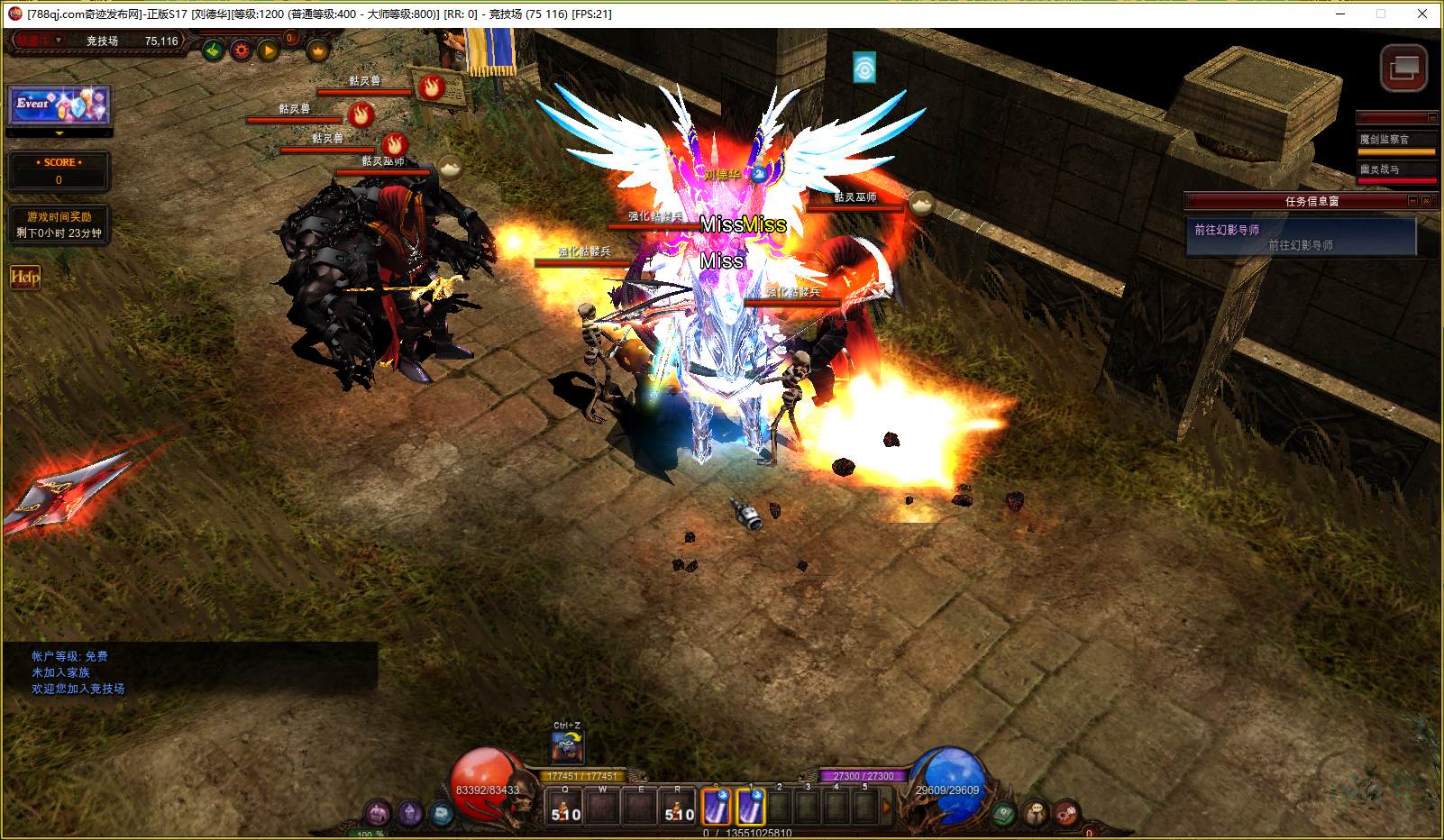Image resolution: width=1444 pixels, height=840 pixels.
Task: Expand the arrow below the Event banner
Action: click(x=59, y=133)
